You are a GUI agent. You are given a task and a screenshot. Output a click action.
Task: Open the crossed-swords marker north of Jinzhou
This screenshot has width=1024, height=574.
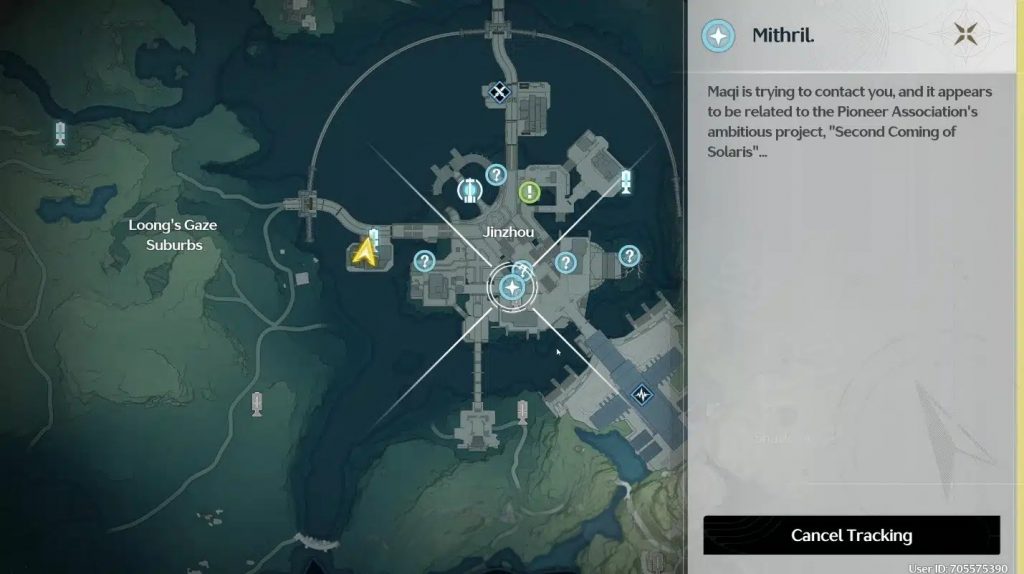pyautogui.click(x=499, y=93)
